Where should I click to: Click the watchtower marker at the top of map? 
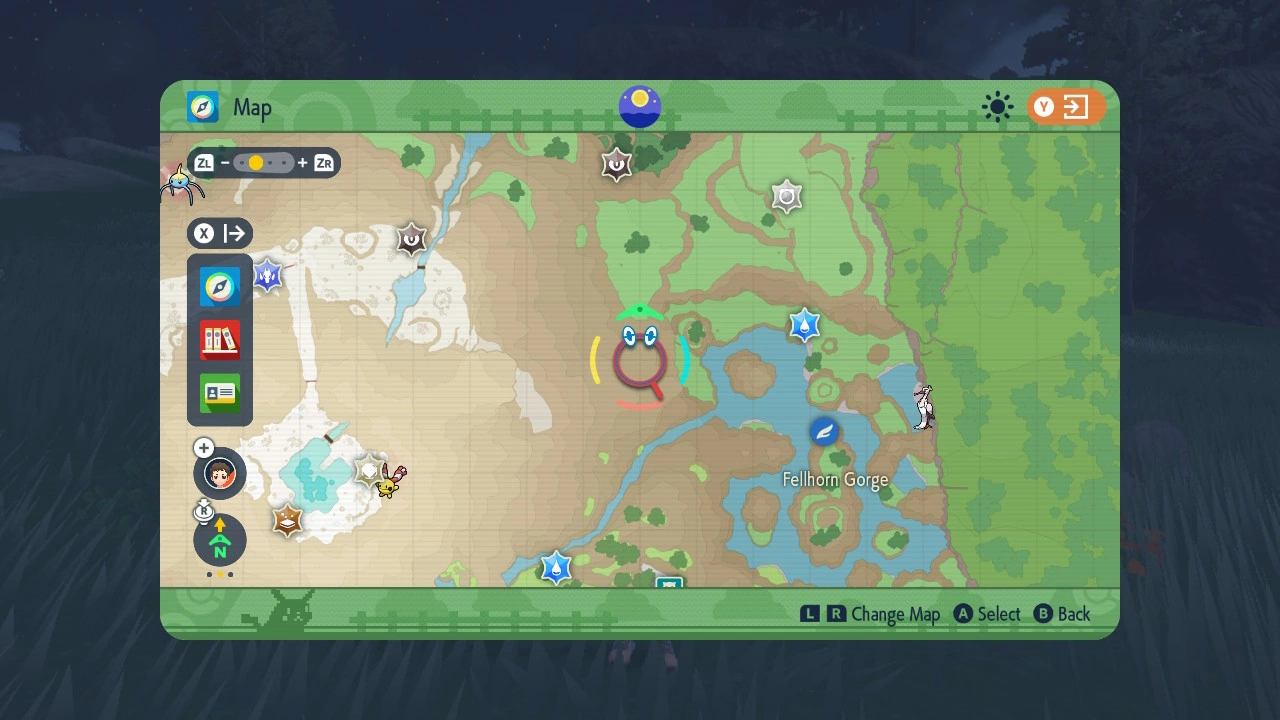[x=615, y=164]
